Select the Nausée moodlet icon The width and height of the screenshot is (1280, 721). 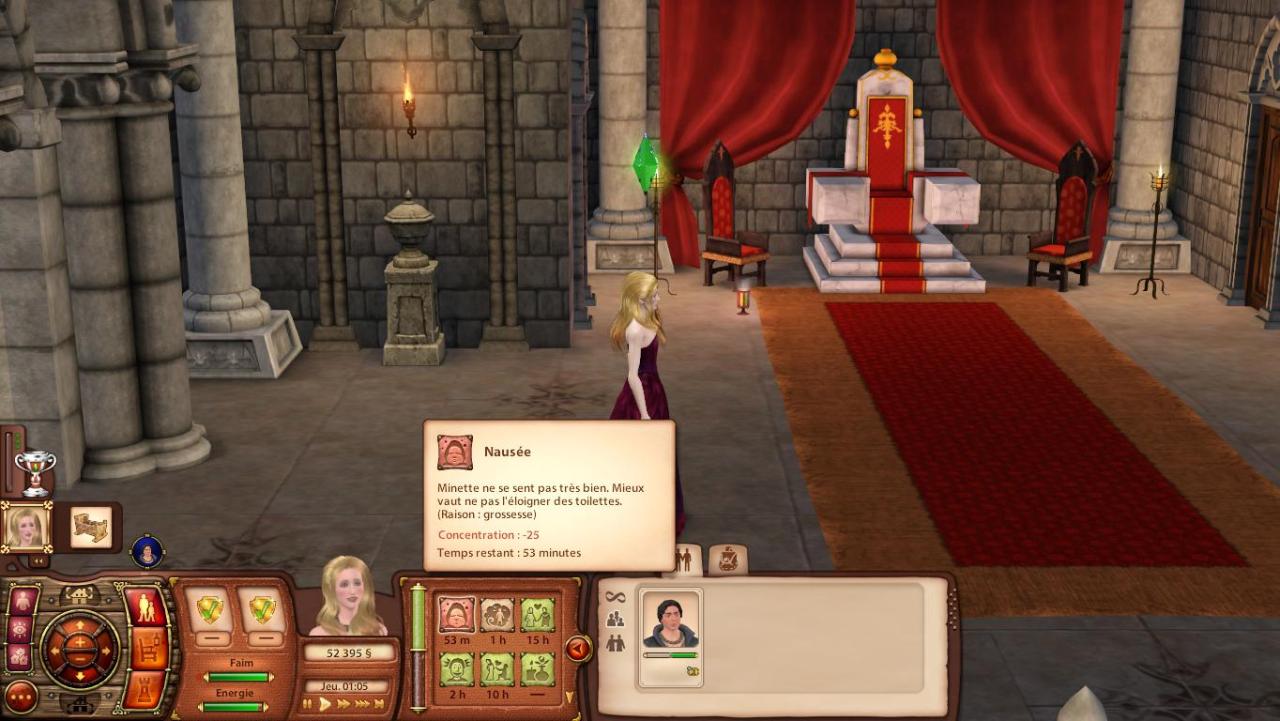click(457, 614)
